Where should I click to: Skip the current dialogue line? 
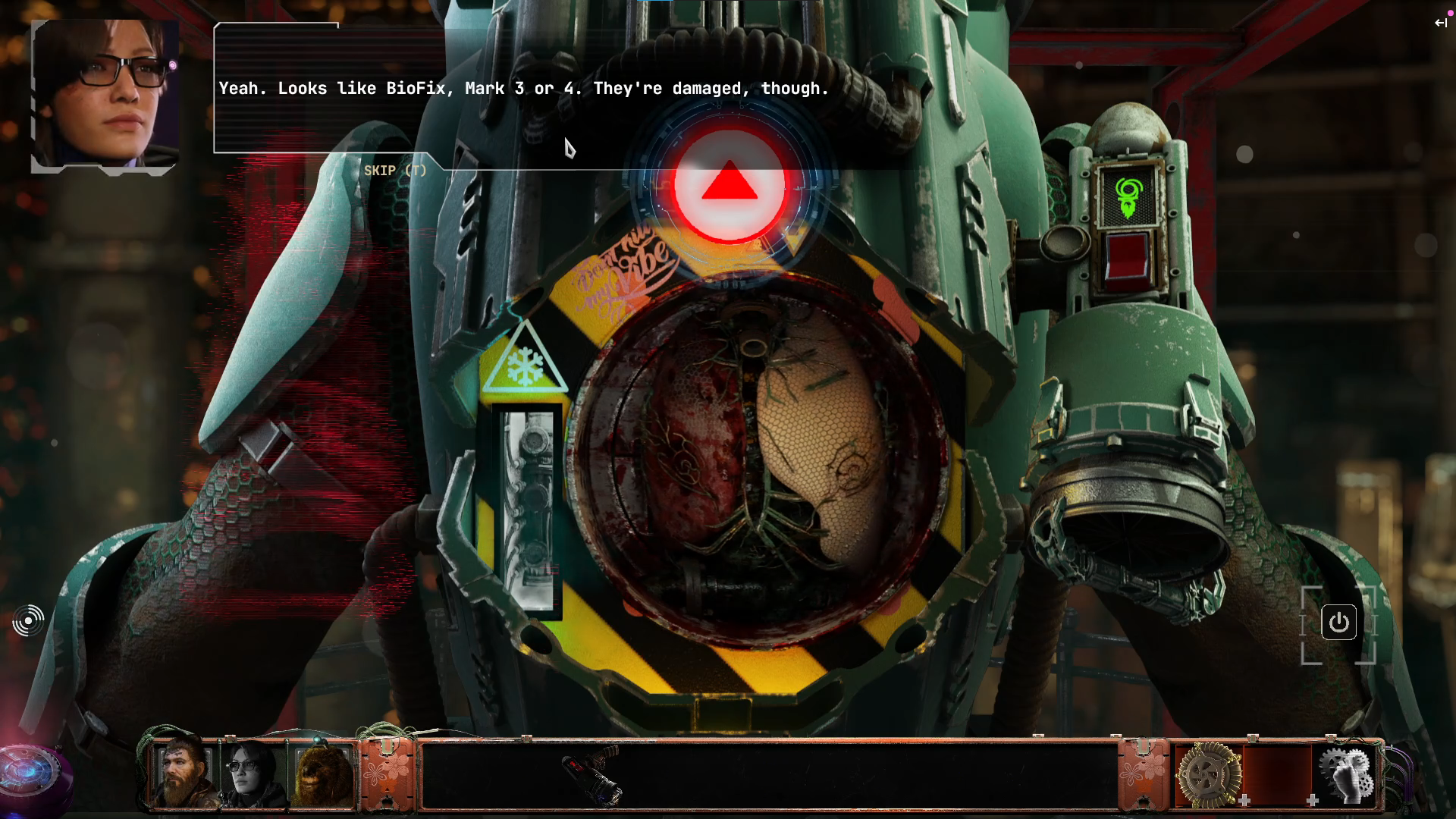(x=394, y=171)
